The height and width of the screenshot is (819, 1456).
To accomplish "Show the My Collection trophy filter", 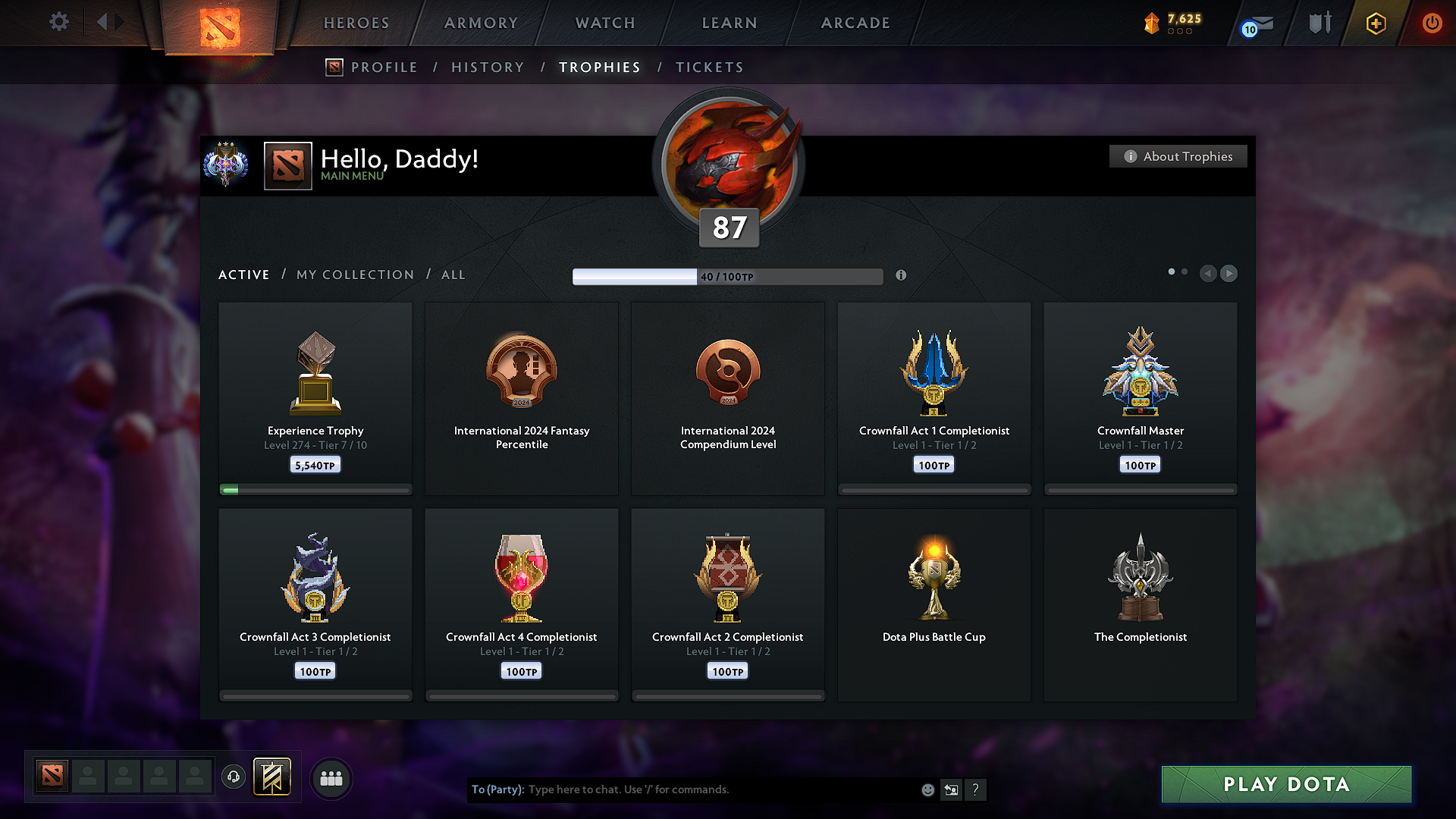I will coord(355,275).
